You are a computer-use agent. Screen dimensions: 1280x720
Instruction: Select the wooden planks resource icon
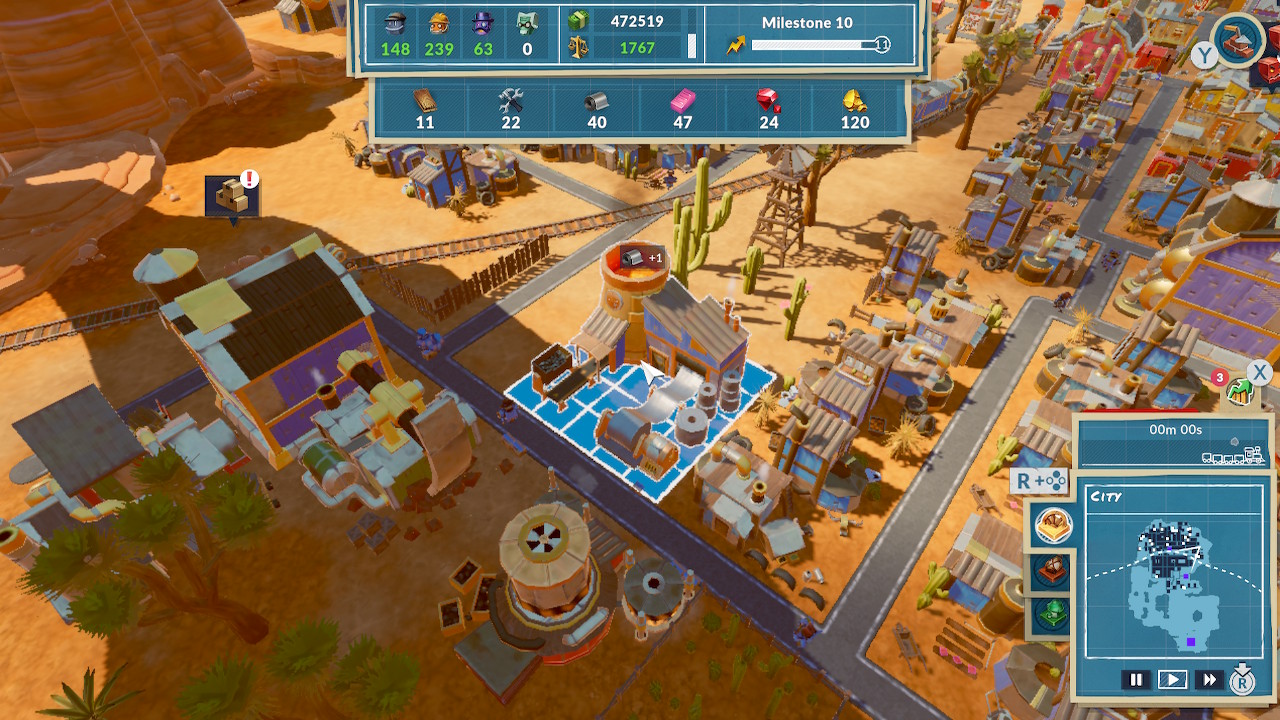[424, 103]
